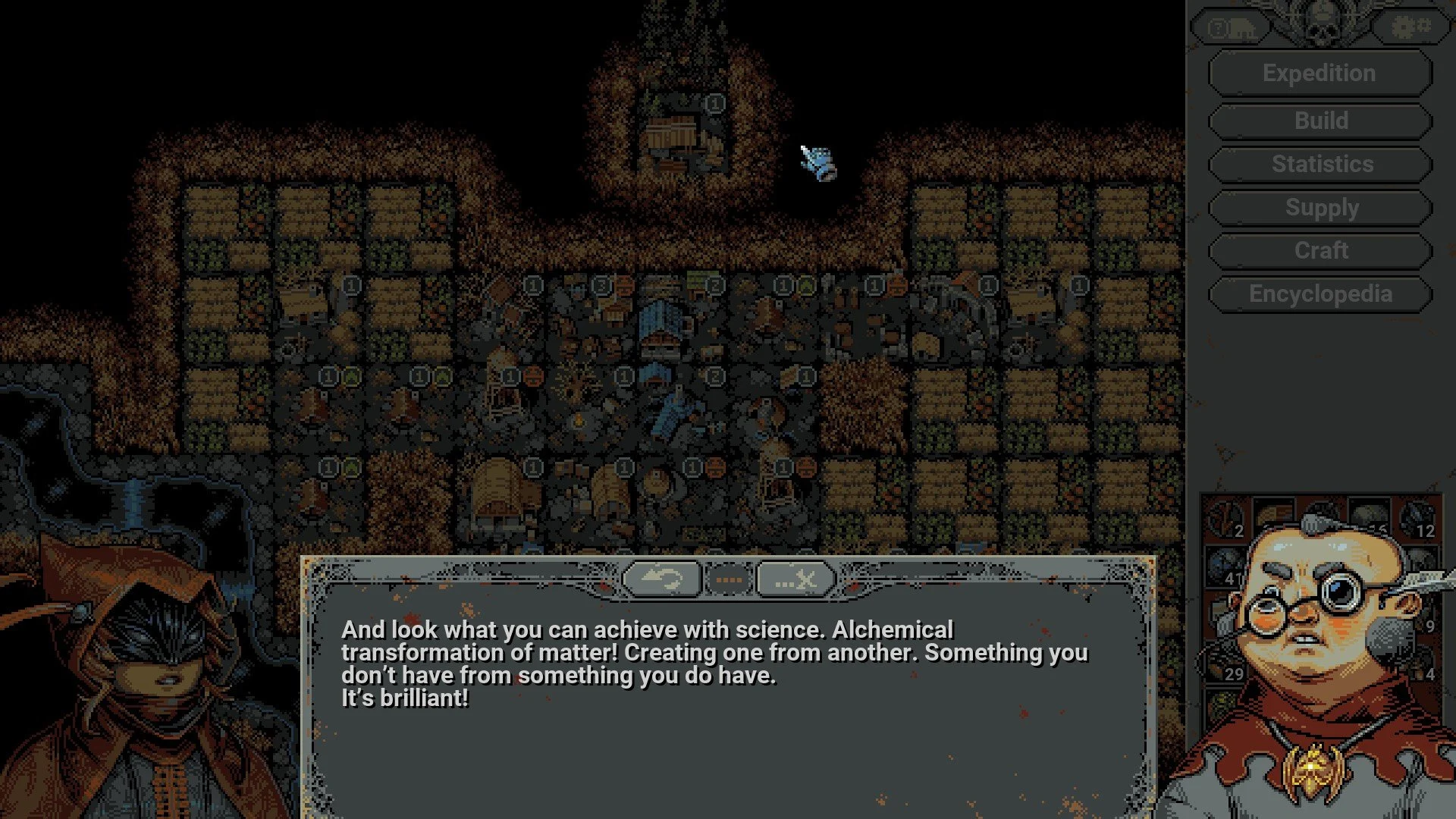The width and height of the screenshot is (1456, 819).
Task: Click the orange dots dialogue icon
Action: pyautogui.click(x=729, y=579)
